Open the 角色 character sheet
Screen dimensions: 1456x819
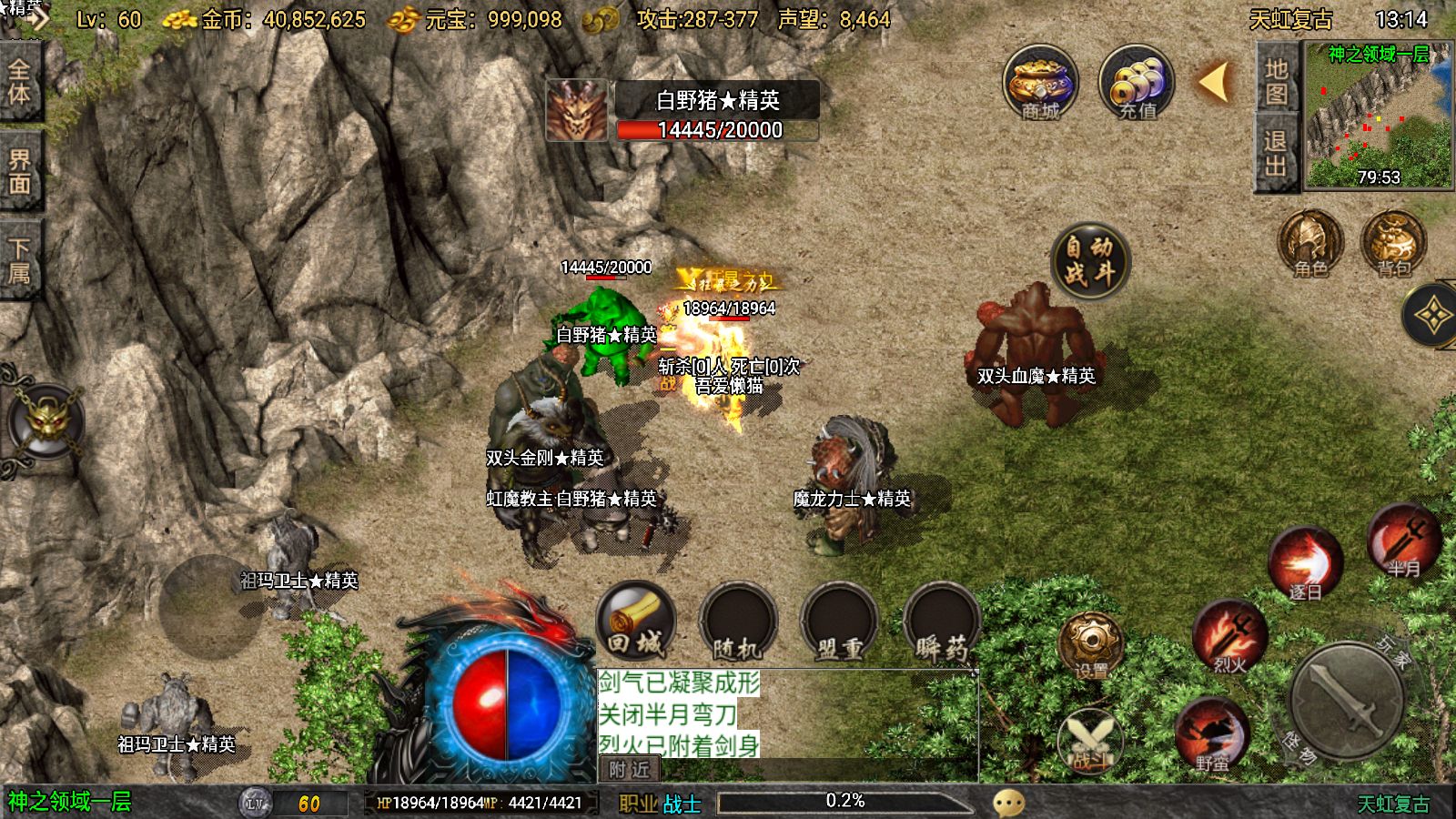coord(1310,243)
